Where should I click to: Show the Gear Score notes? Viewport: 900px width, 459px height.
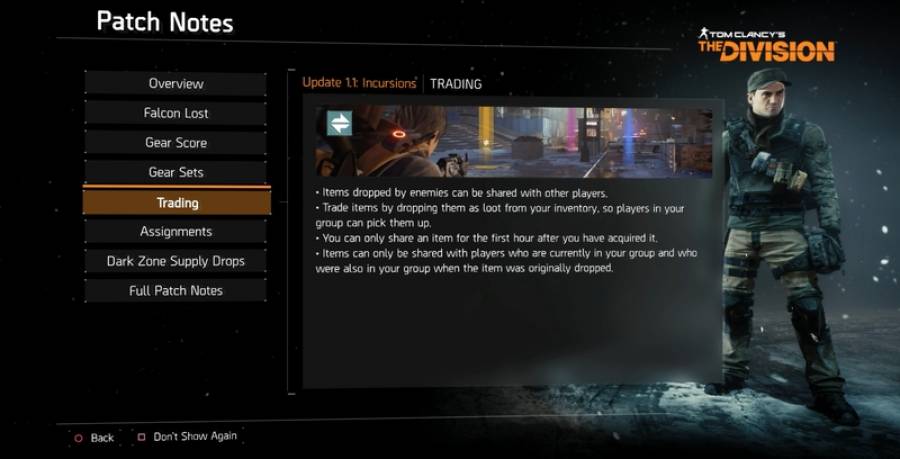coord(176,143)
